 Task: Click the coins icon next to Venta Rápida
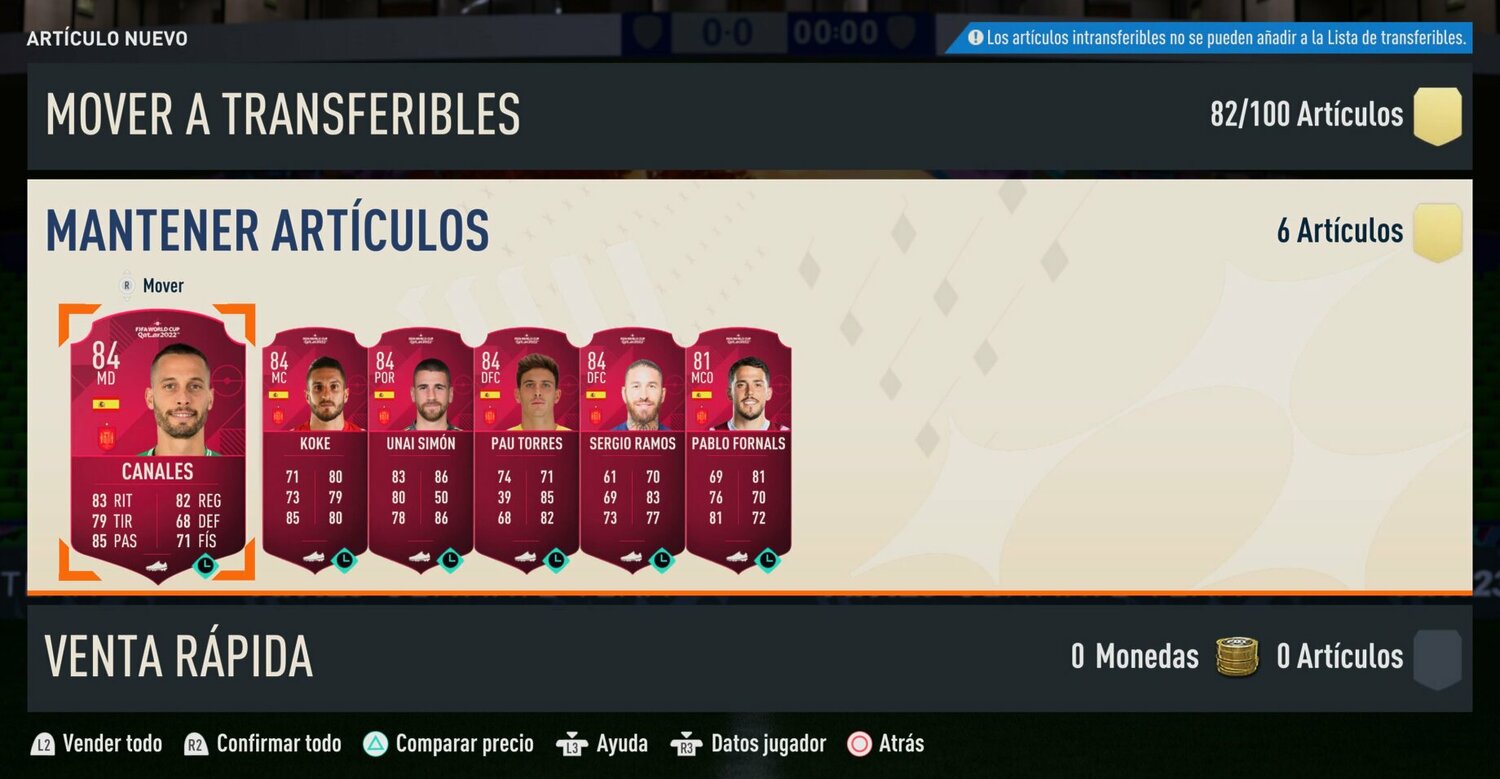tap(1237, 657)
